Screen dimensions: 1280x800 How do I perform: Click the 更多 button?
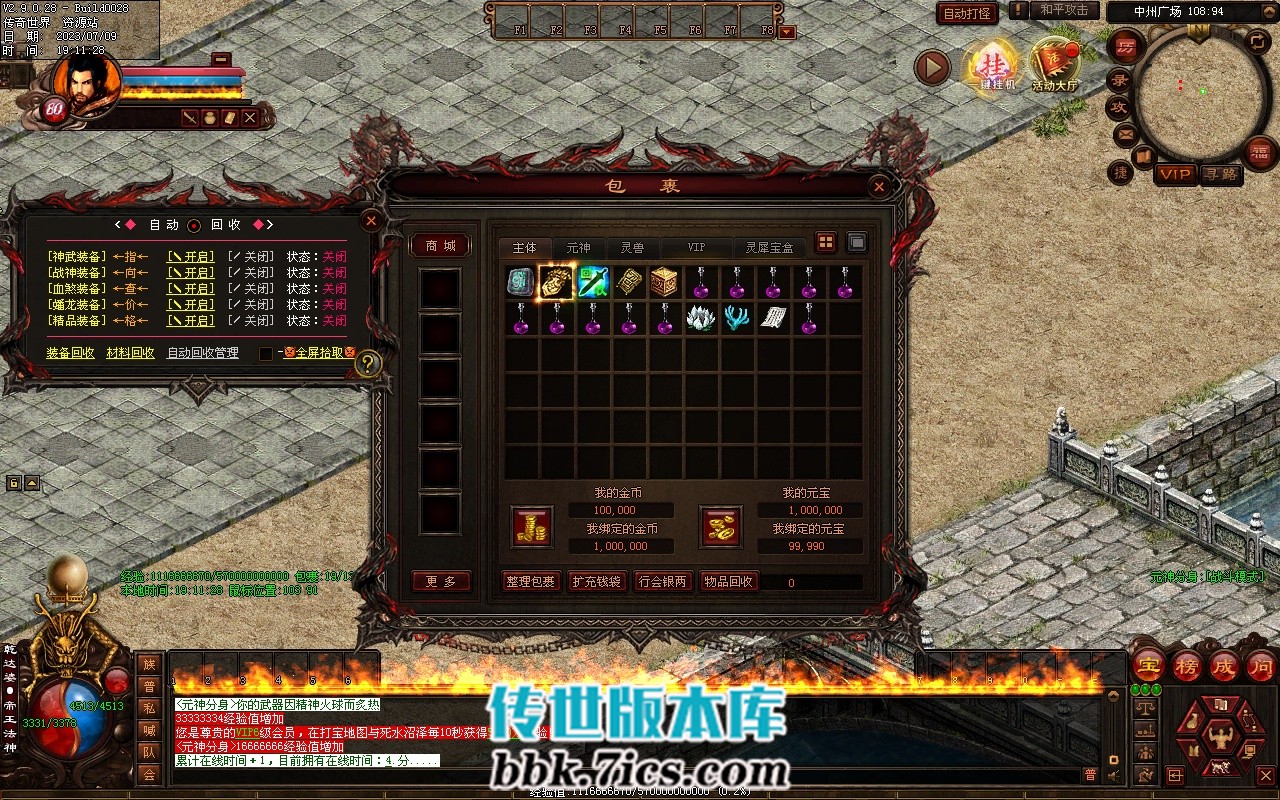click(x=441, y=582)
